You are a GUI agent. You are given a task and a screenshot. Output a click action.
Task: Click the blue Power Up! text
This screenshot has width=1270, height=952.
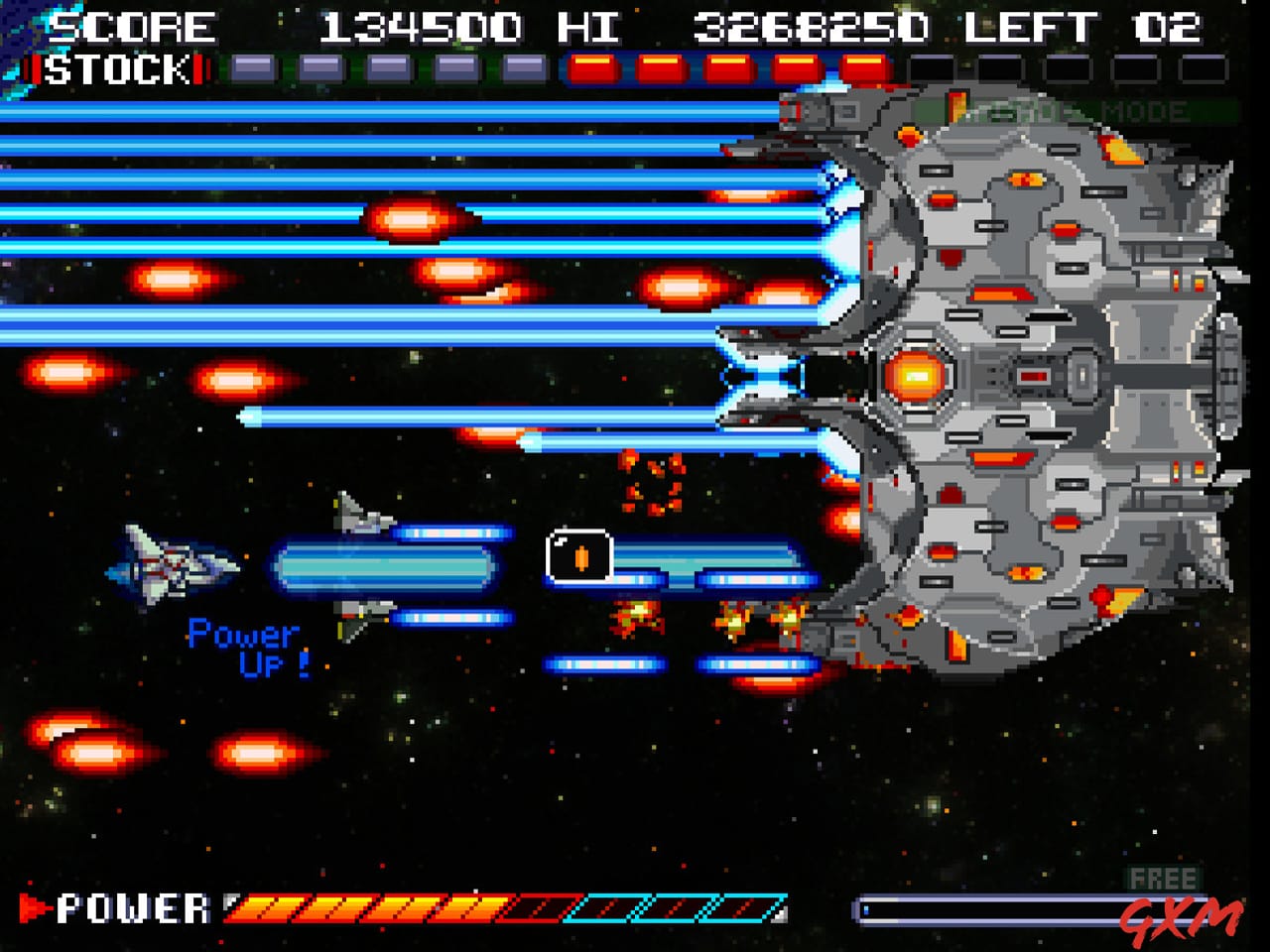click(x=246, y=645)
